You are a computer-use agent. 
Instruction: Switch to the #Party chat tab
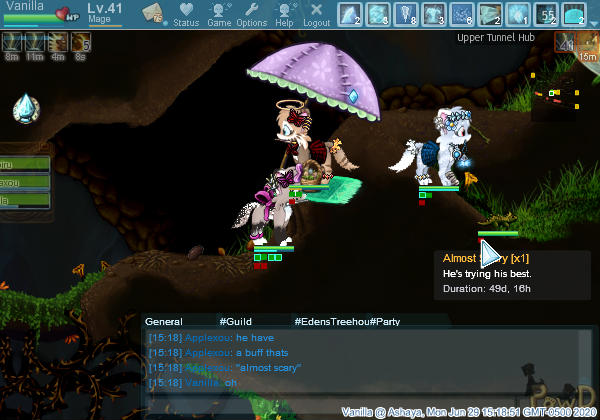385,321
